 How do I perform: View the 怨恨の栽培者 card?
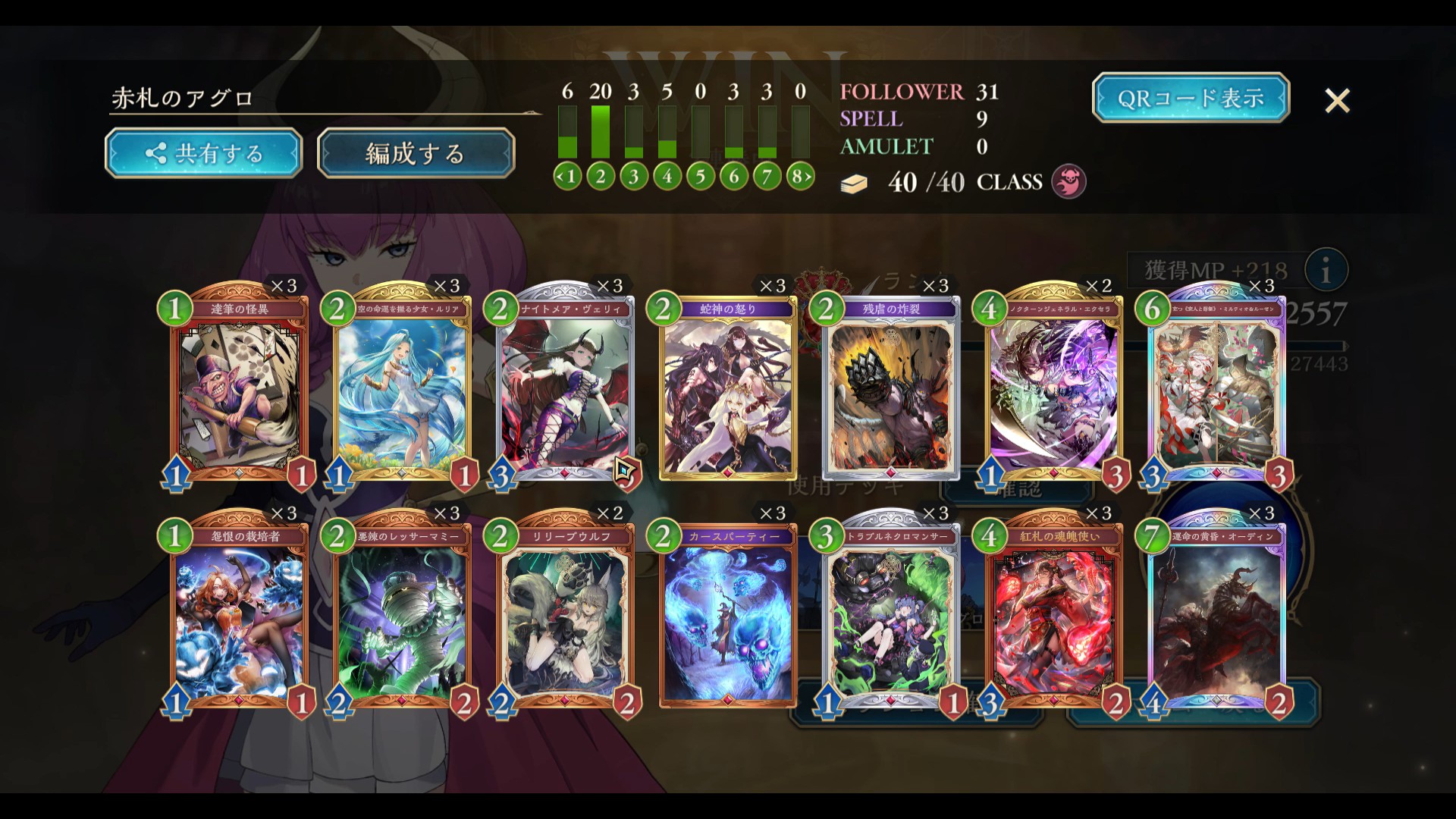pos(240,618)
